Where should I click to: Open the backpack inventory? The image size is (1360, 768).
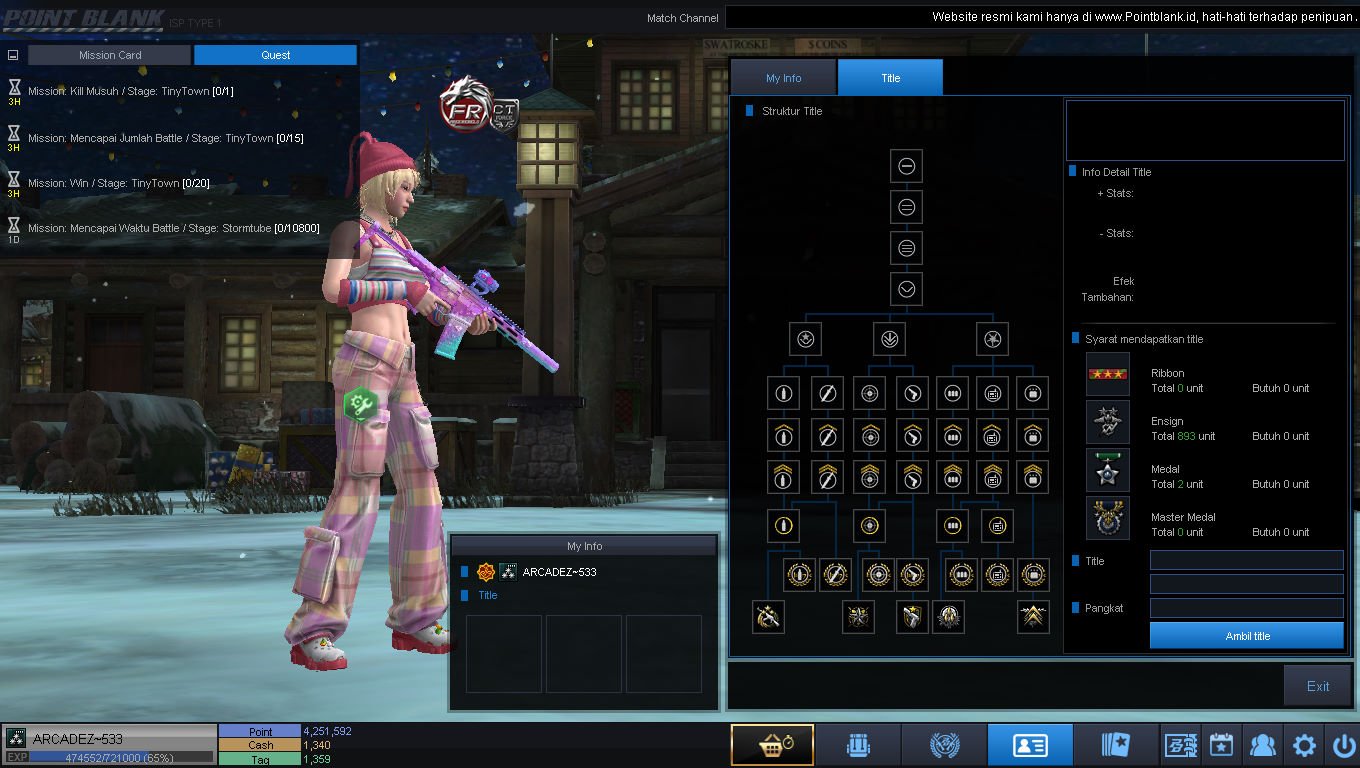coord(858,745)
